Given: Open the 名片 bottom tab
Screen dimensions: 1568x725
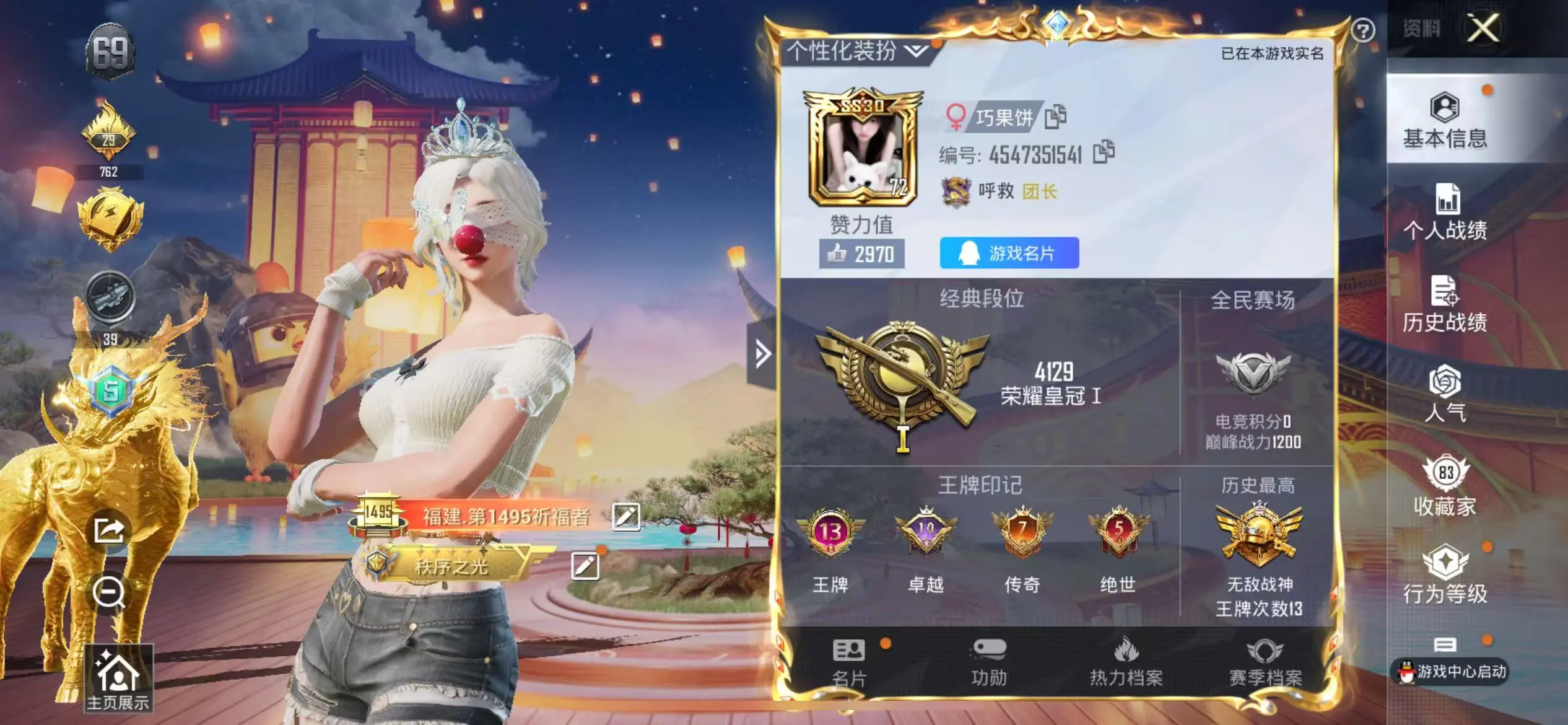Looking at the screenshot, I should [x=849, y=663].
